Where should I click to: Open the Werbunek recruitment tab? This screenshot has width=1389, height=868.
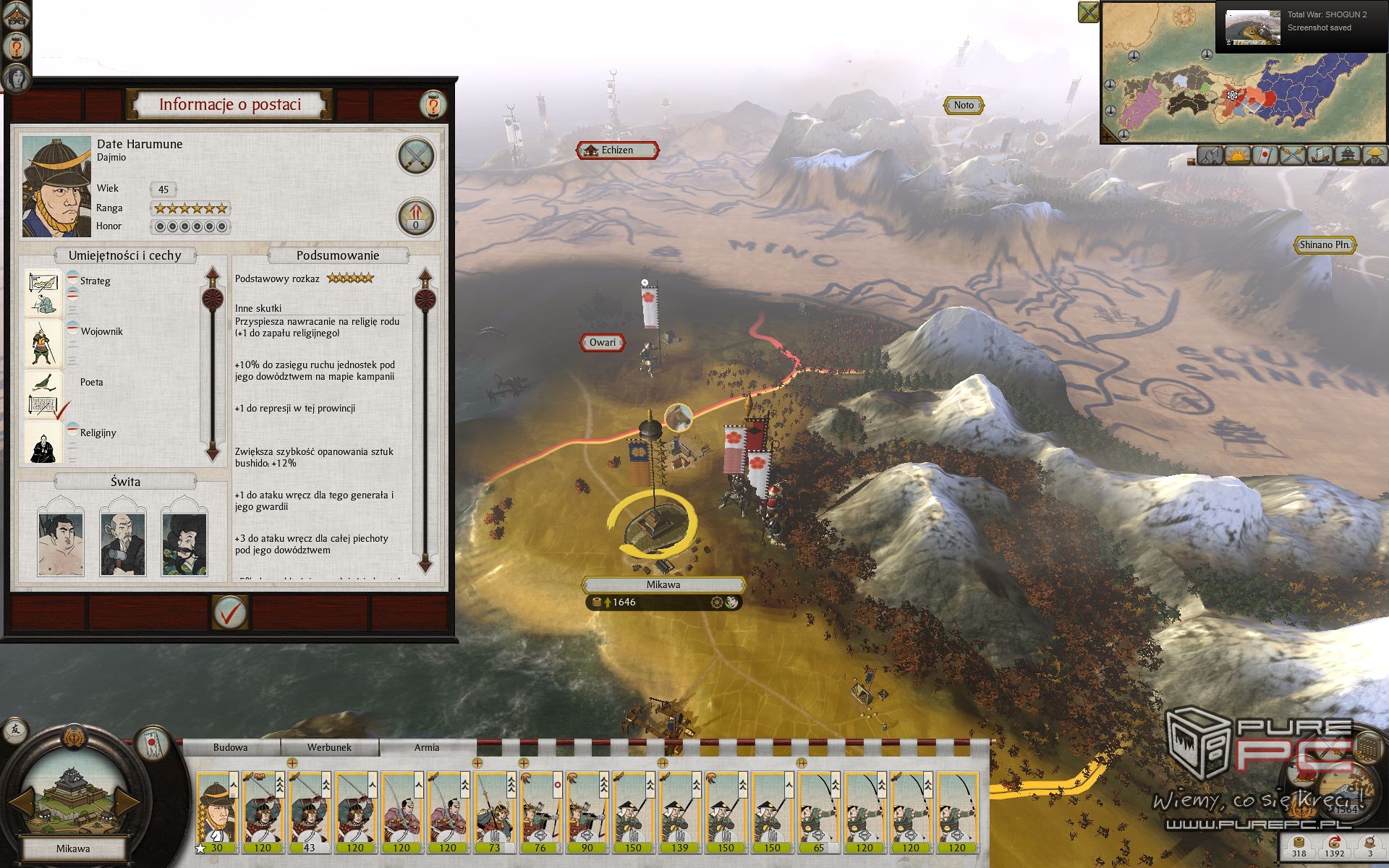click(x=329, y=748)
